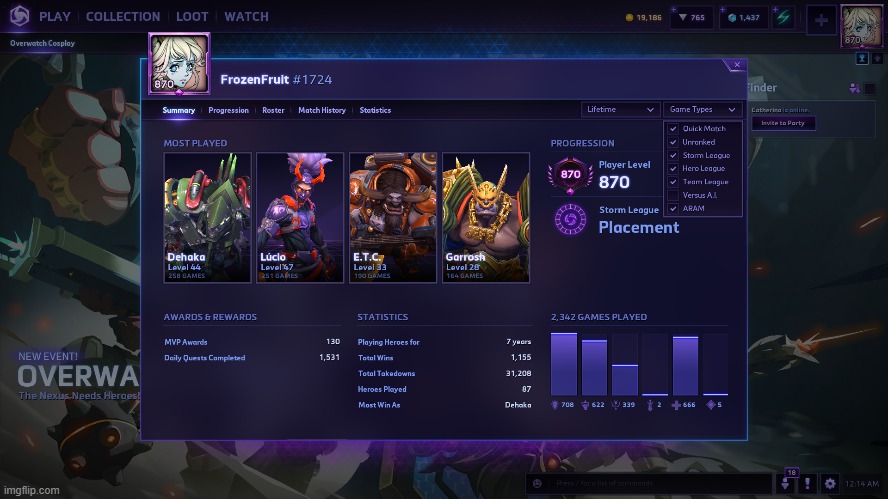Show the Statistics tab

pos(375,110)
